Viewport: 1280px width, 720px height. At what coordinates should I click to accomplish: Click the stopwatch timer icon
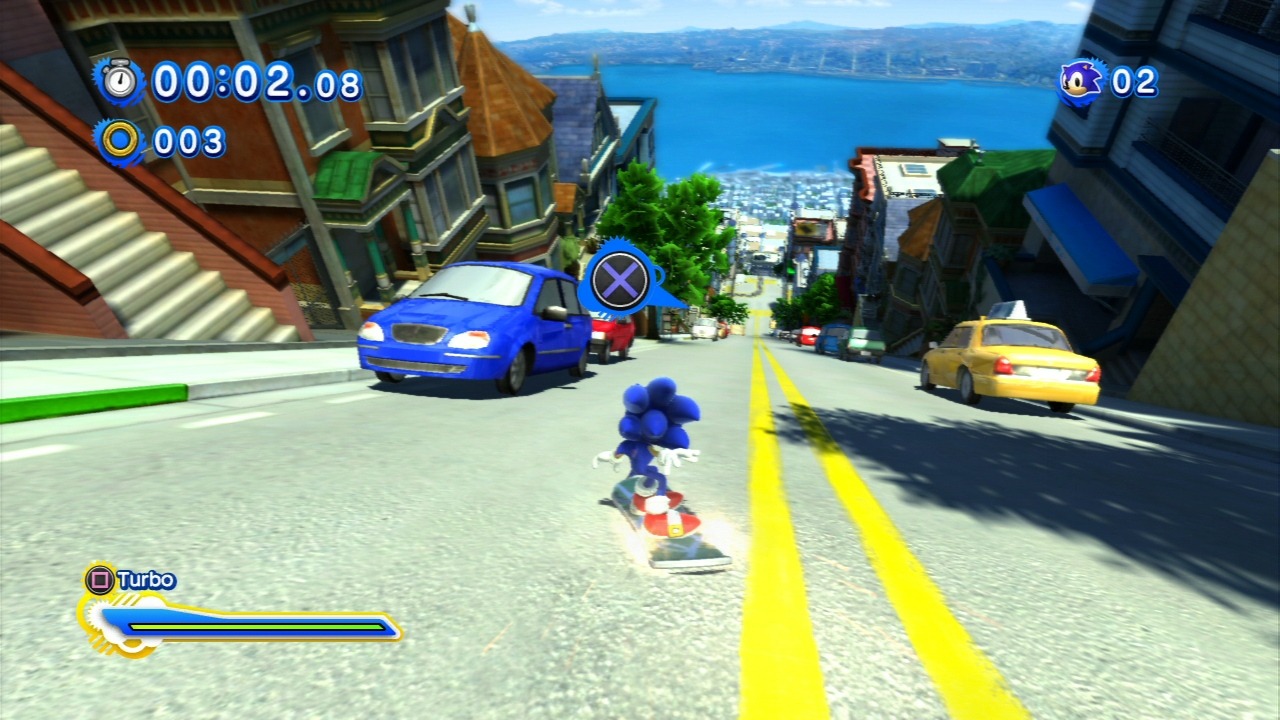tap(120, 80)
